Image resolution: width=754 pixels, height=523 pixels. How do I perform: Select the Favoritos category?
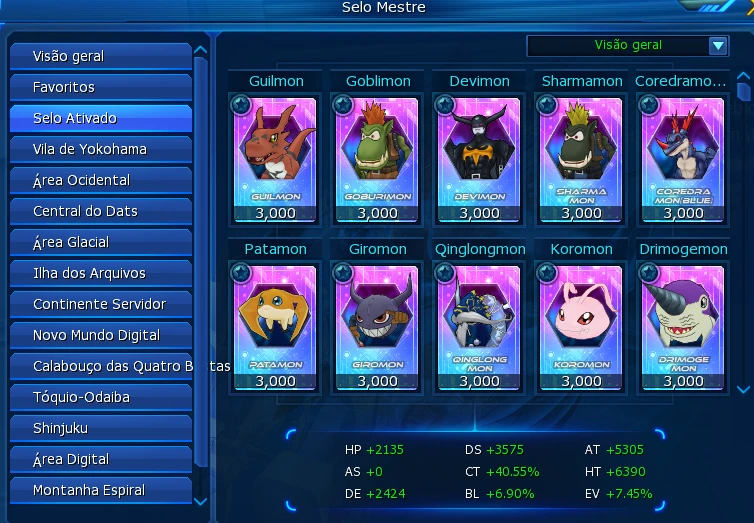(100, 87)
